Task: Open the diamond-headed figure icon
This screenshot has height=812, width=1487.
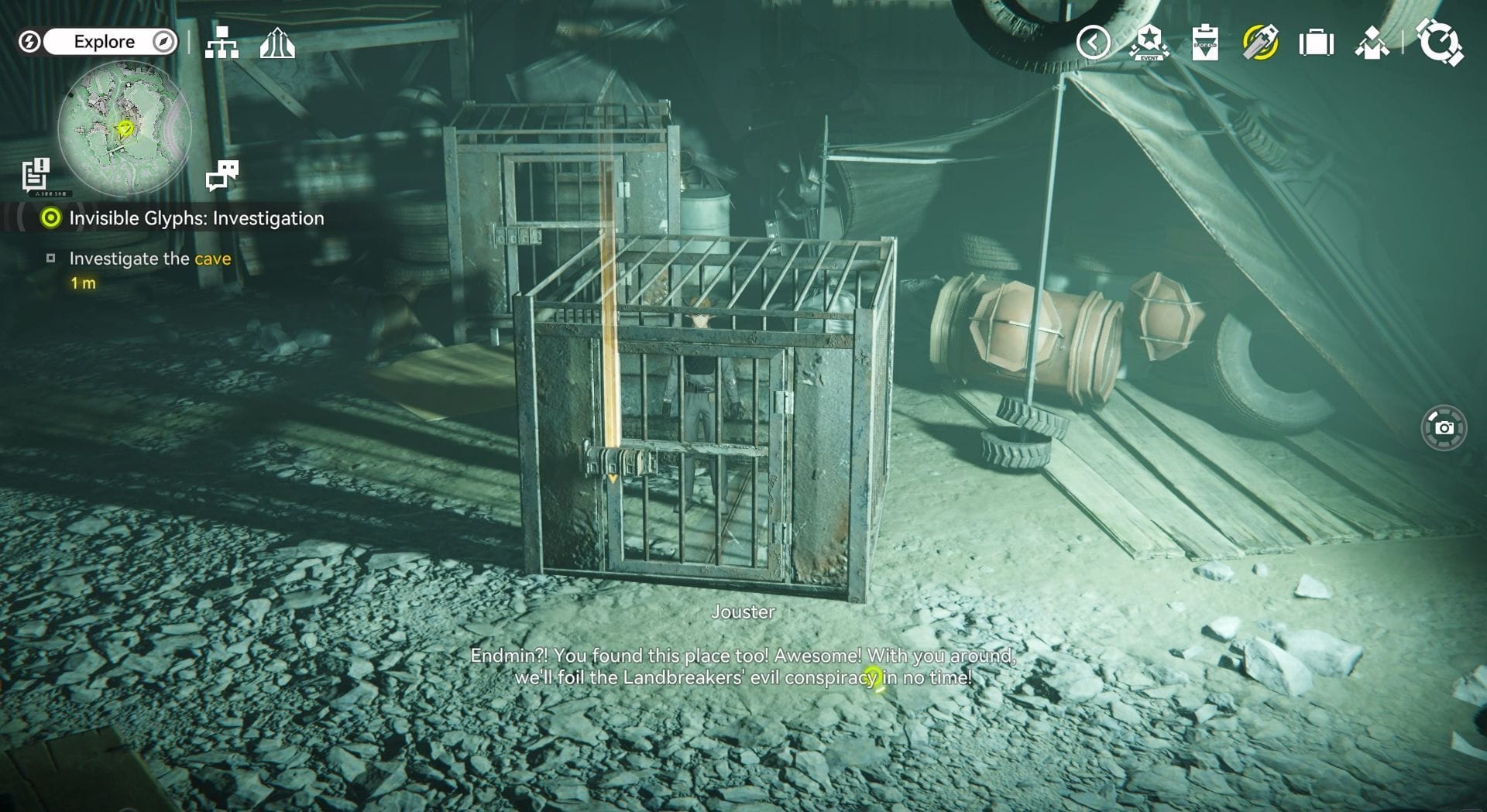Action: (1372, 43)
